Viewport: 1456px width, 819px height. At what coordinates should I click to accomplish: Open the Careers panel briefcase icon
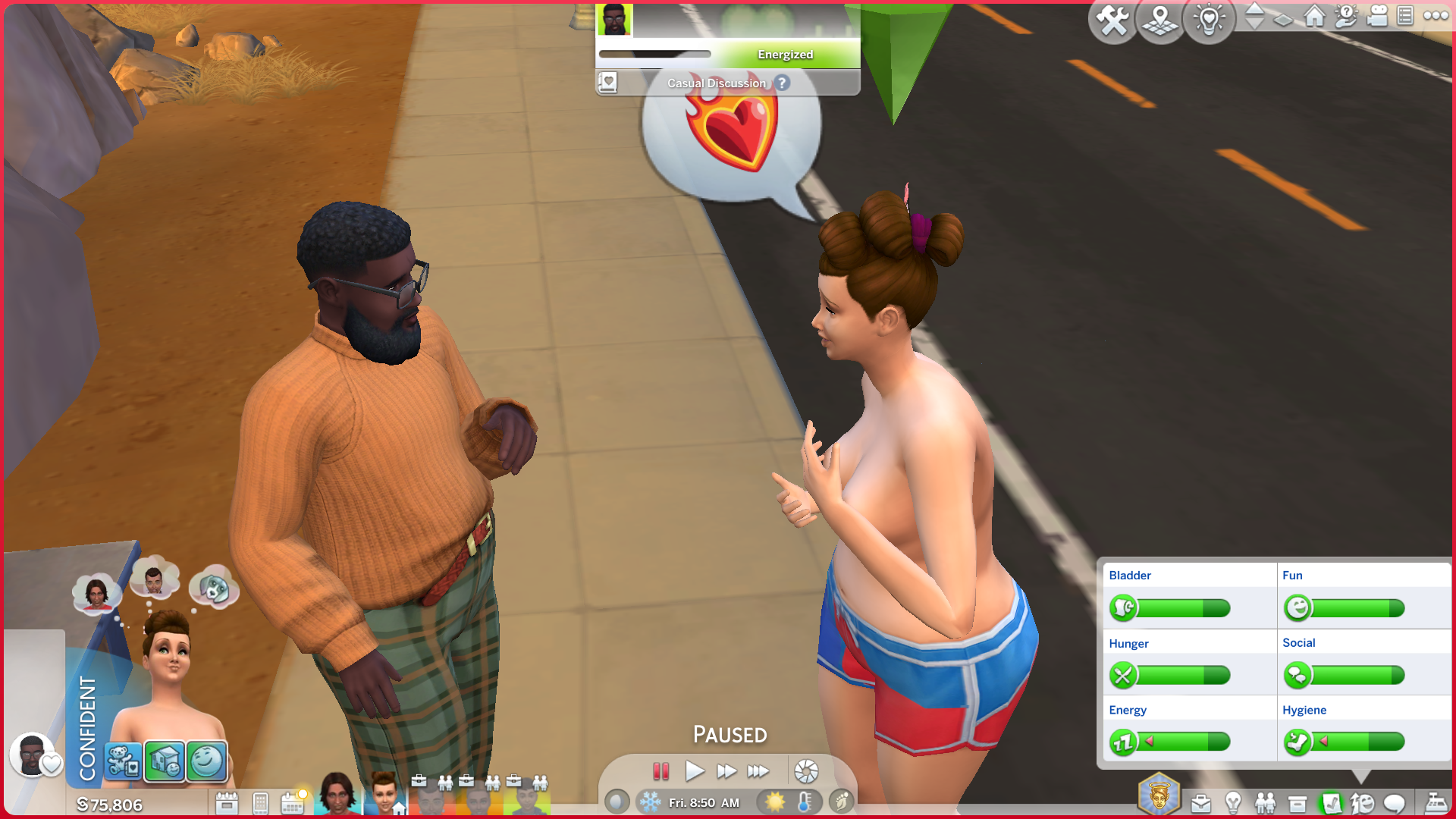(1200, 802)
